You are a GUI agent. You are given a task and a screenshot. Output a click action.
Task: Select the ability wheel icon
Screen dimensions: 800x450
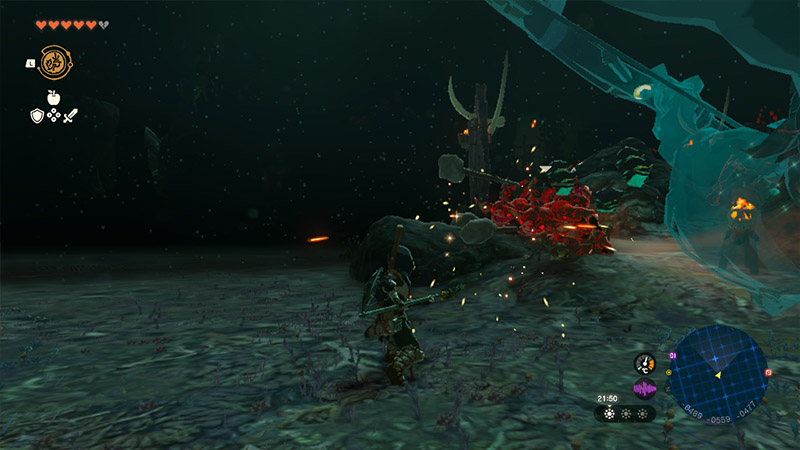tap(53, 61)
